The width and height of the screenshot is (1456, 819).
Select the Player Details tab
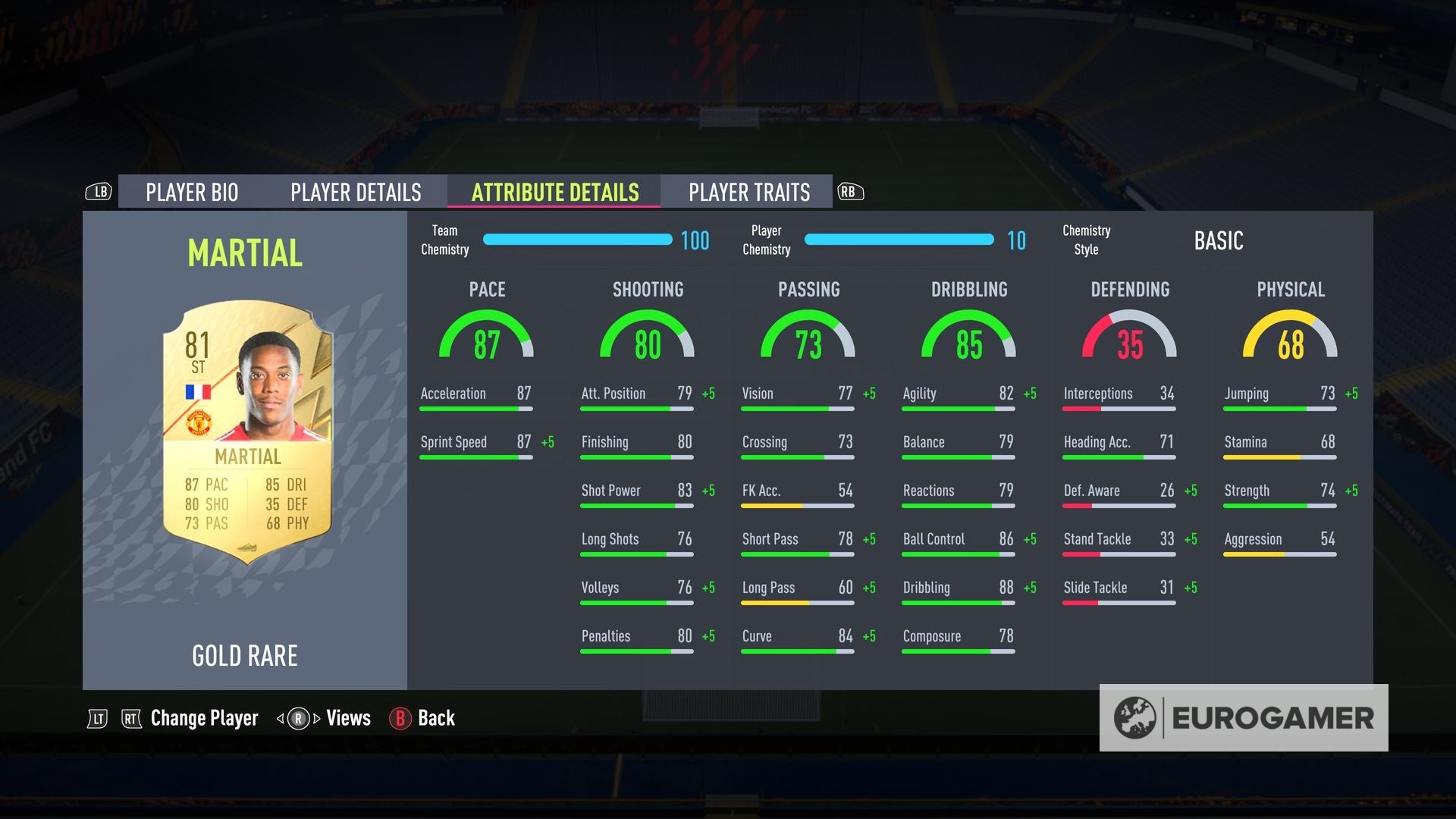click(x=354, y=192)
